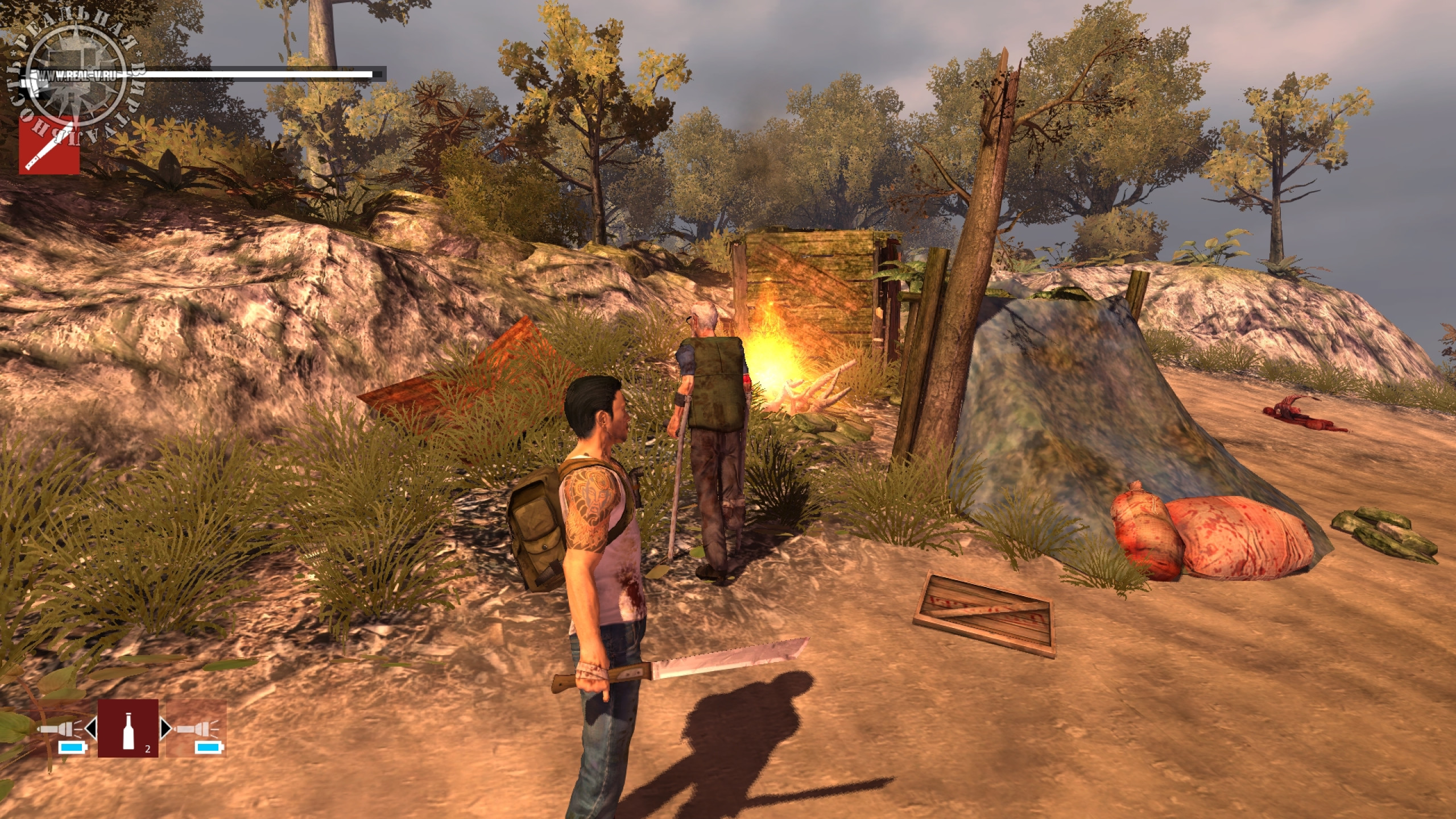
Task: Select the red machete weapon icon
Action: 49,144
